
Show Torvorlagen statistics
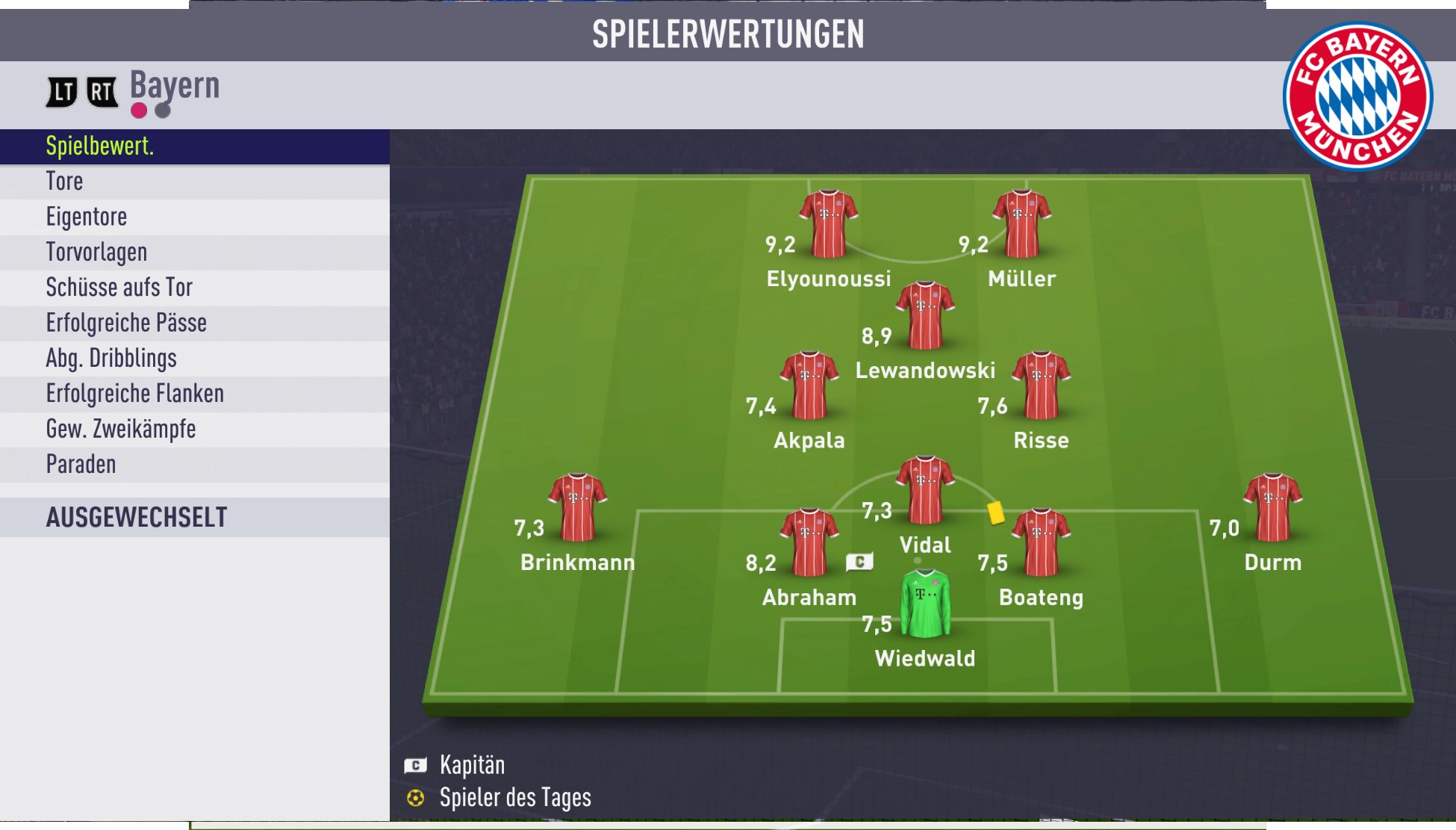[194, 253]
